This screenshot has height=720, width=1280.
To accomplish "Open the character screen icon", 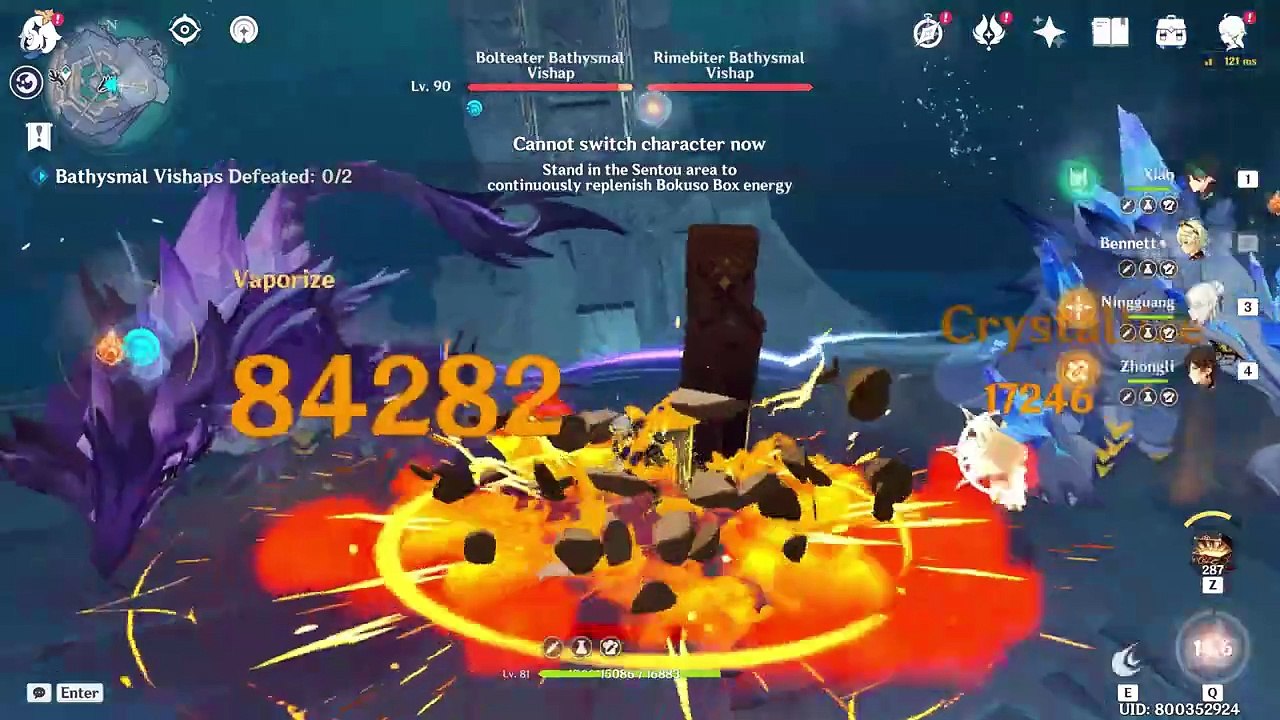I will tap(1234, 32).
